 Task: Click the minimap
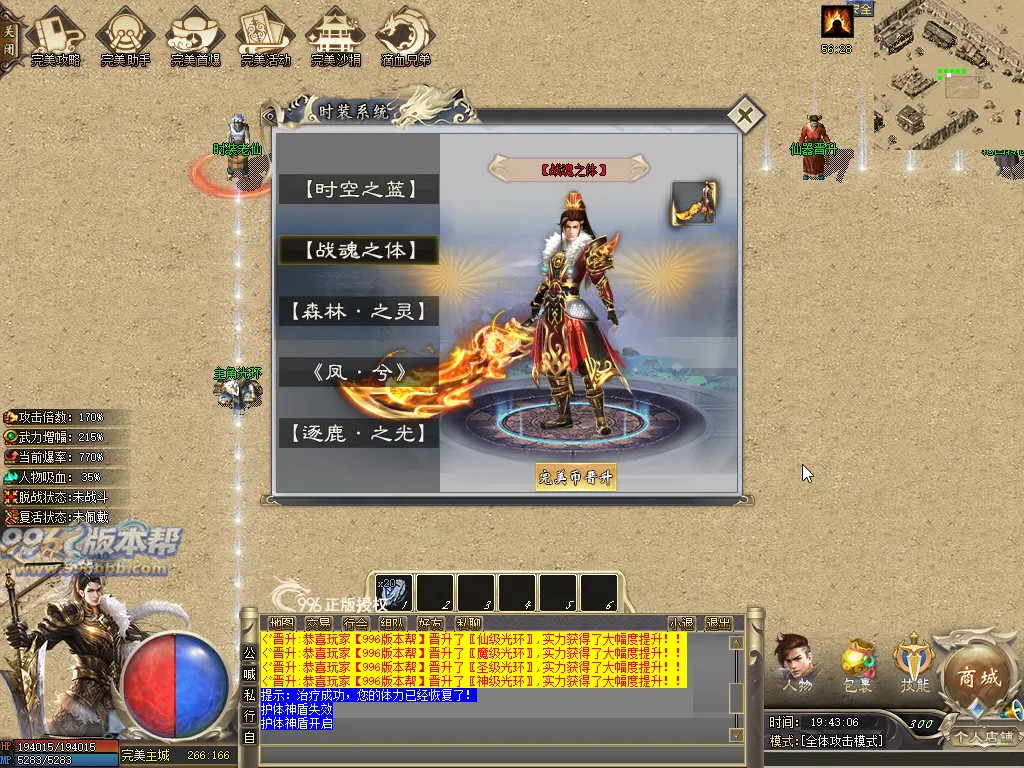pos(948,75)
